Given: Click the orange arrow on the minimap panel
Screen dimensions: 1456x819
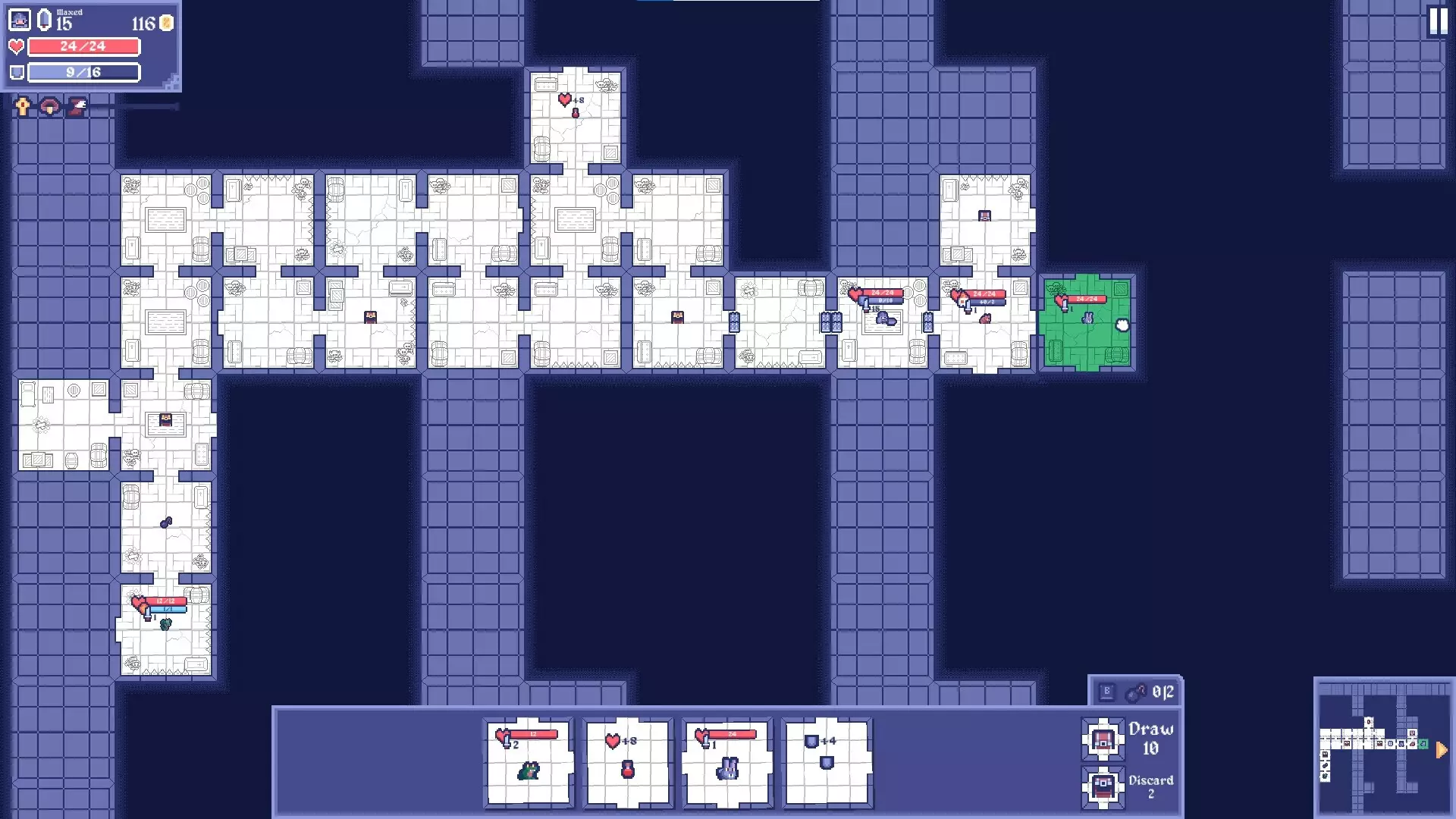Looking at the screenshot, I should tap(1440, 750).
